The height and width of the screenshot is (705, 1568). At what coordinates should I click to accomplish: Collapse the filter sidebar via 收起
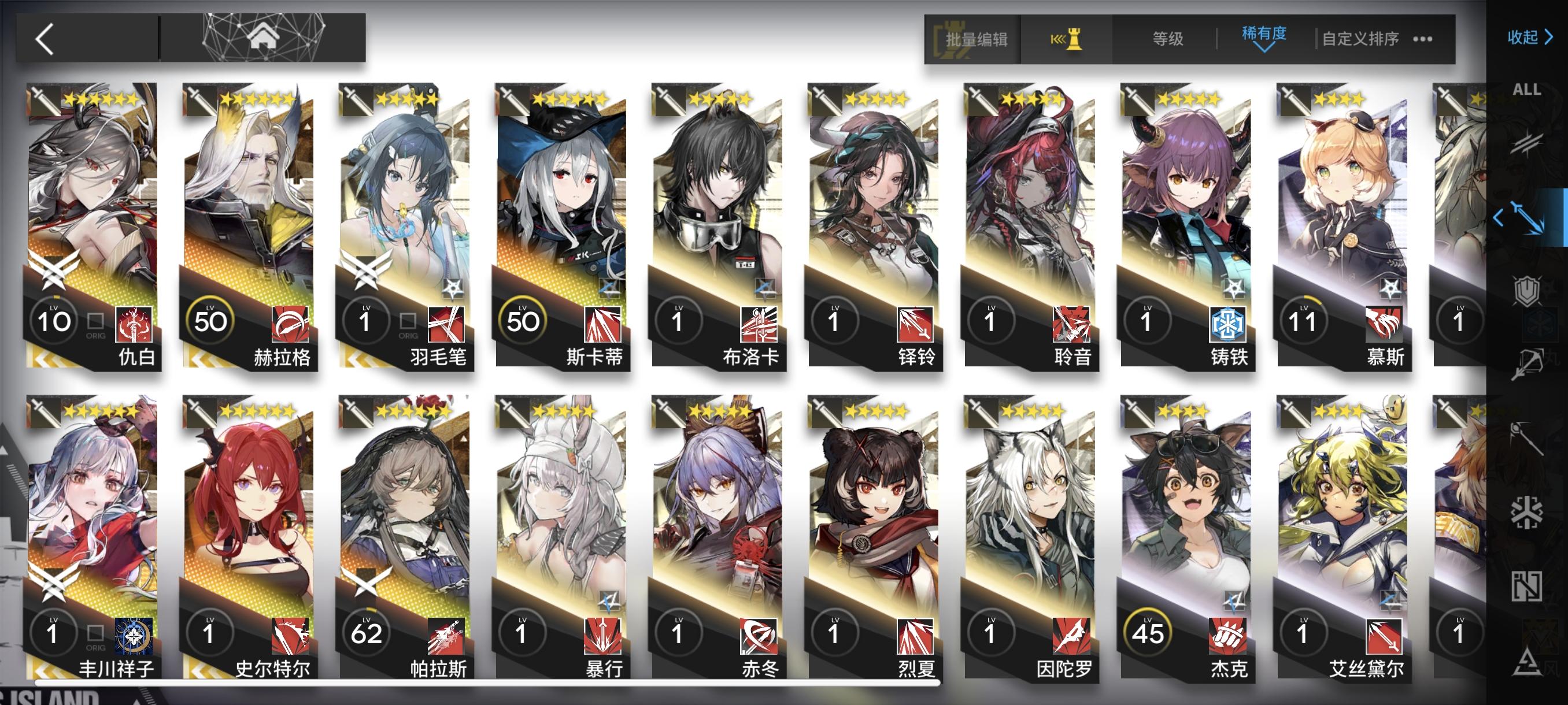(x=1528, y=38)
